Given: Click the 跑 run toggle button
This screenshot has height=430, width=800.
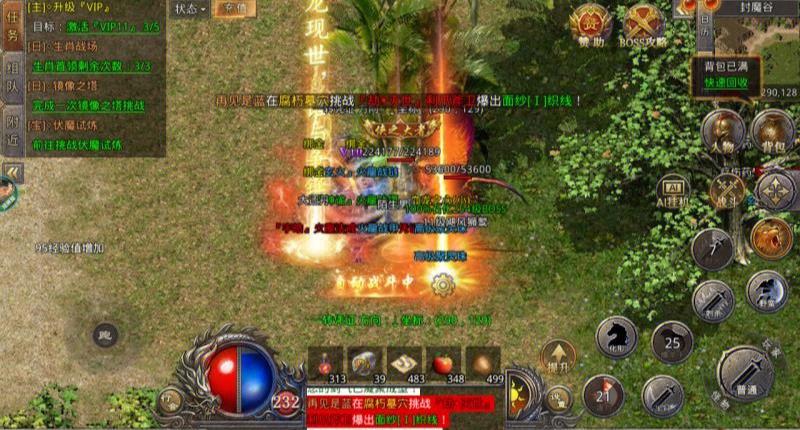Looking at the screenshot, I should (104, 336).
